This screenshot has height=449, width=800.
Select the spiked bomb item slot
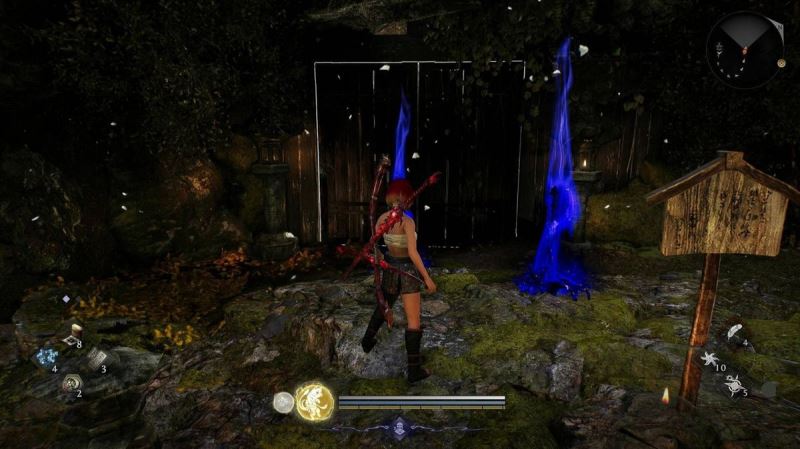[x=733, y=383]
